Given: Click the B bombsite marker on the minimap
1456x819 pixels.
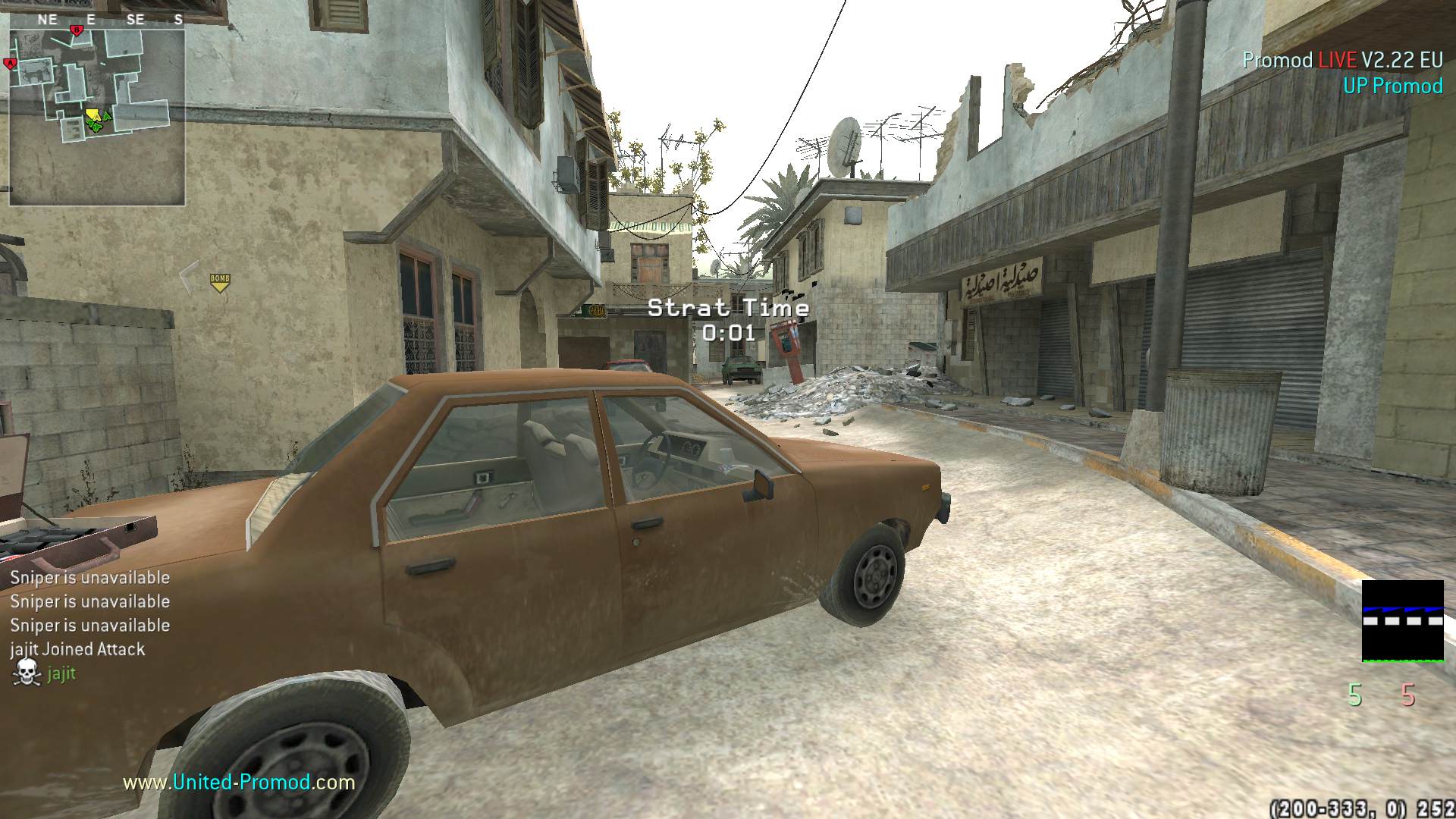Looking at the screenshot, I should tap(76, 30).
